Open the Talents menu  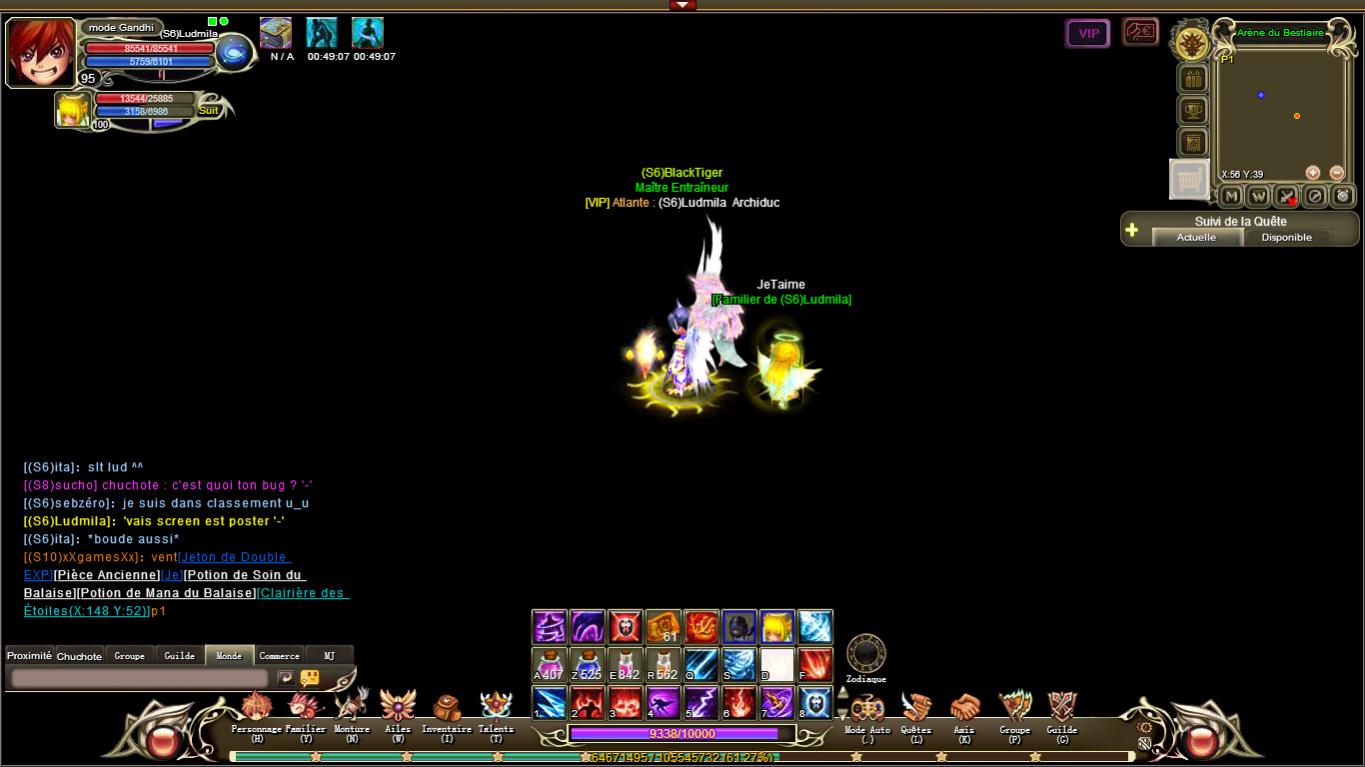[x=496, y=706]
